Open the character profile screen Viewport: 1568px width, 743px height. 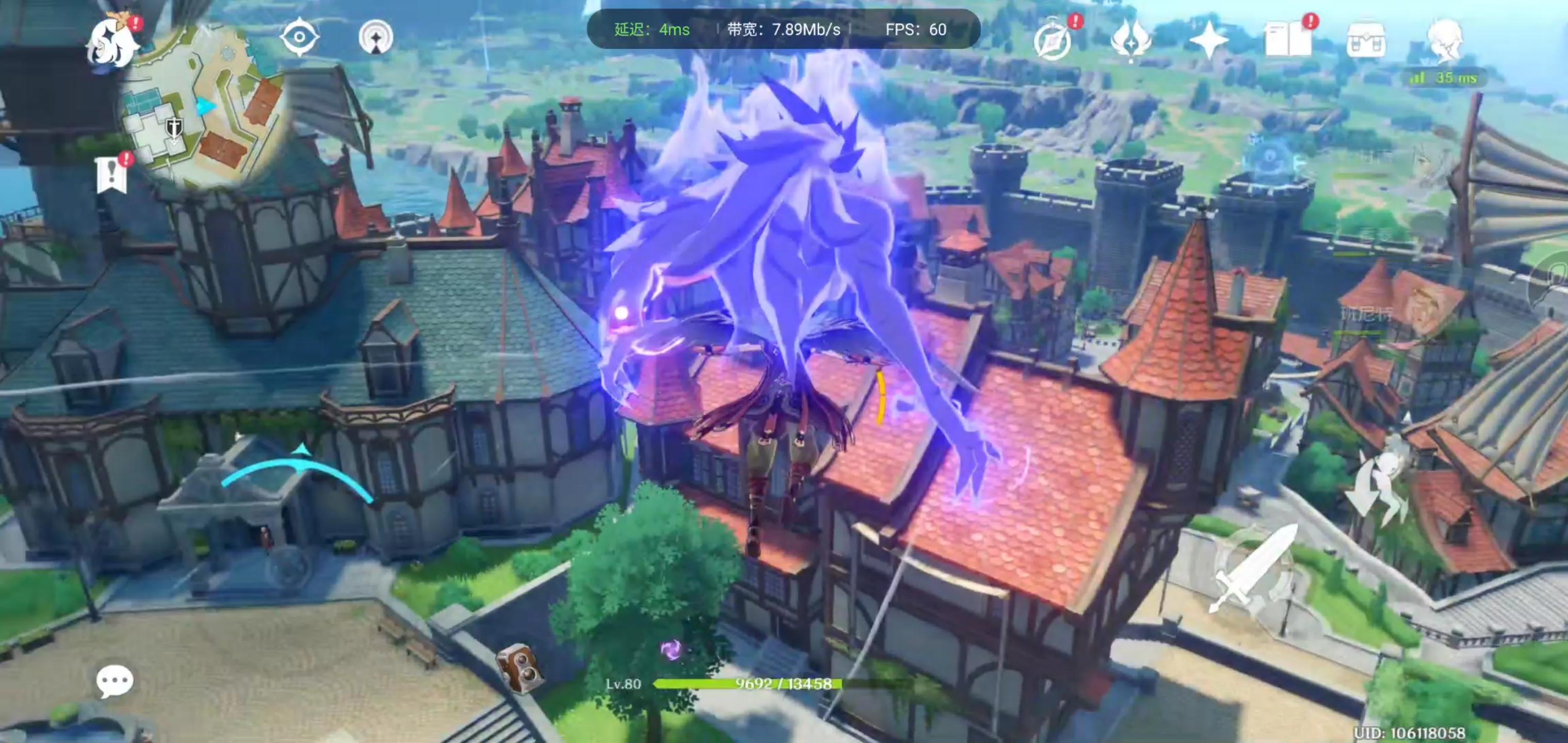tap(1444, 40)
